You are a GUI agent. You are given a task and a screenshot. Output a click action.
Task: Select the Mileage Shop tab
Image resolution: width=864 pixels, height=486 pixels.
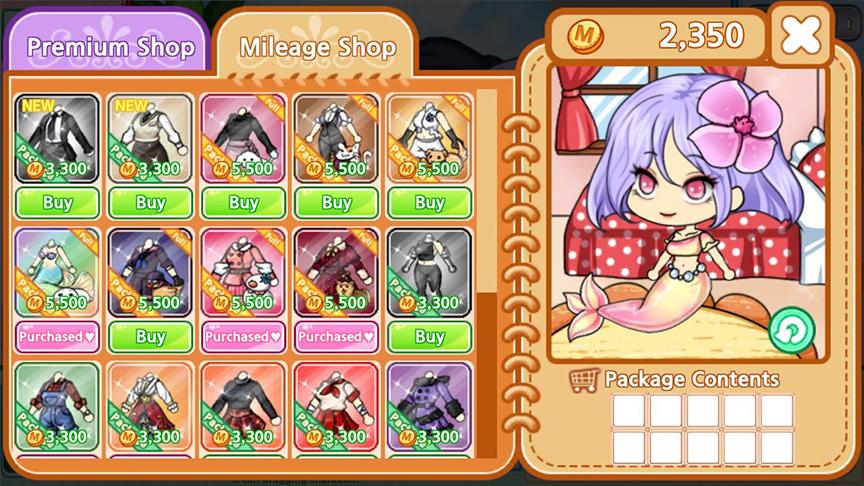(x=317, y=47)
